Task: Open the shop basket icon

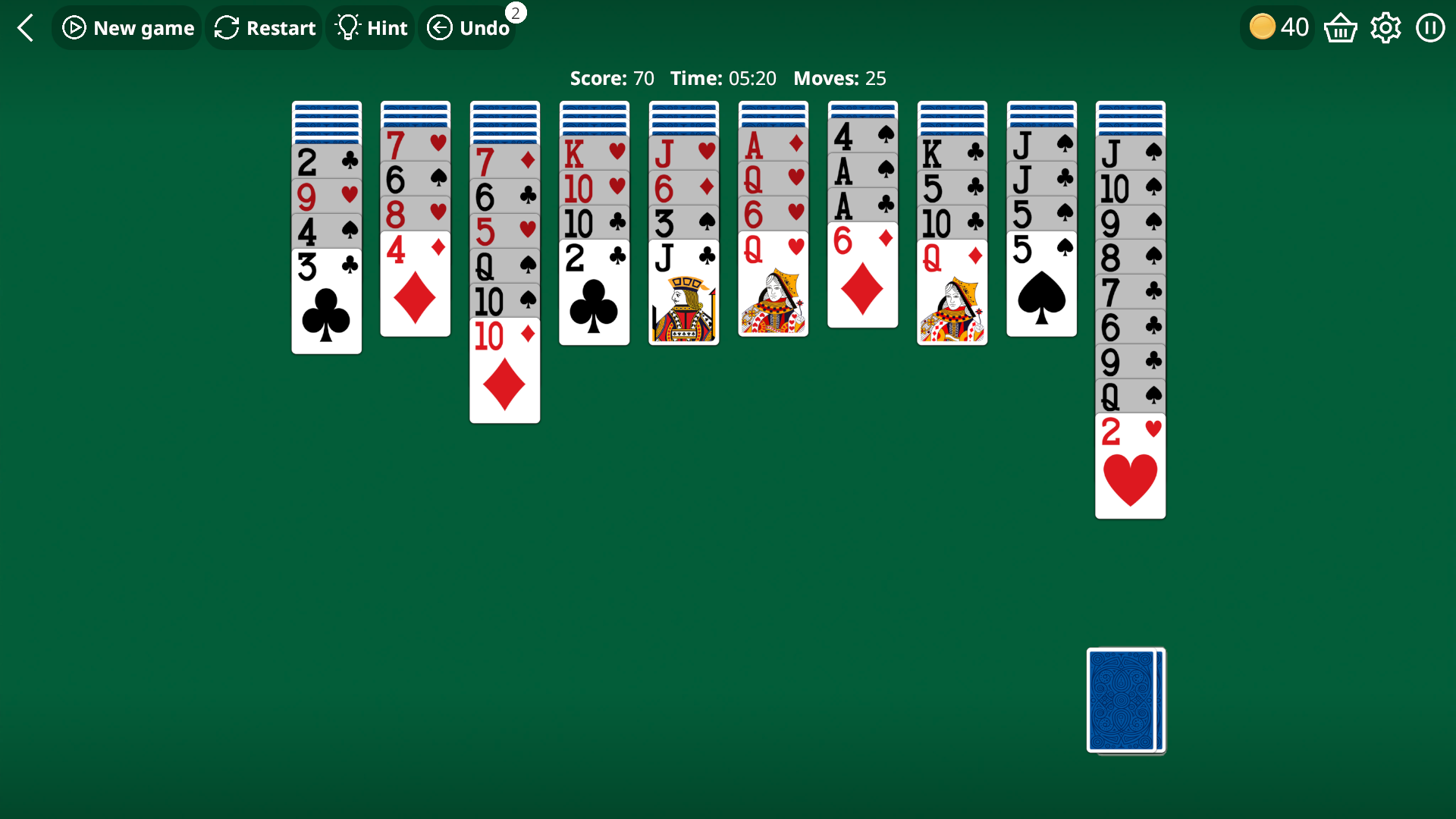Action: tap(1339, 27)
